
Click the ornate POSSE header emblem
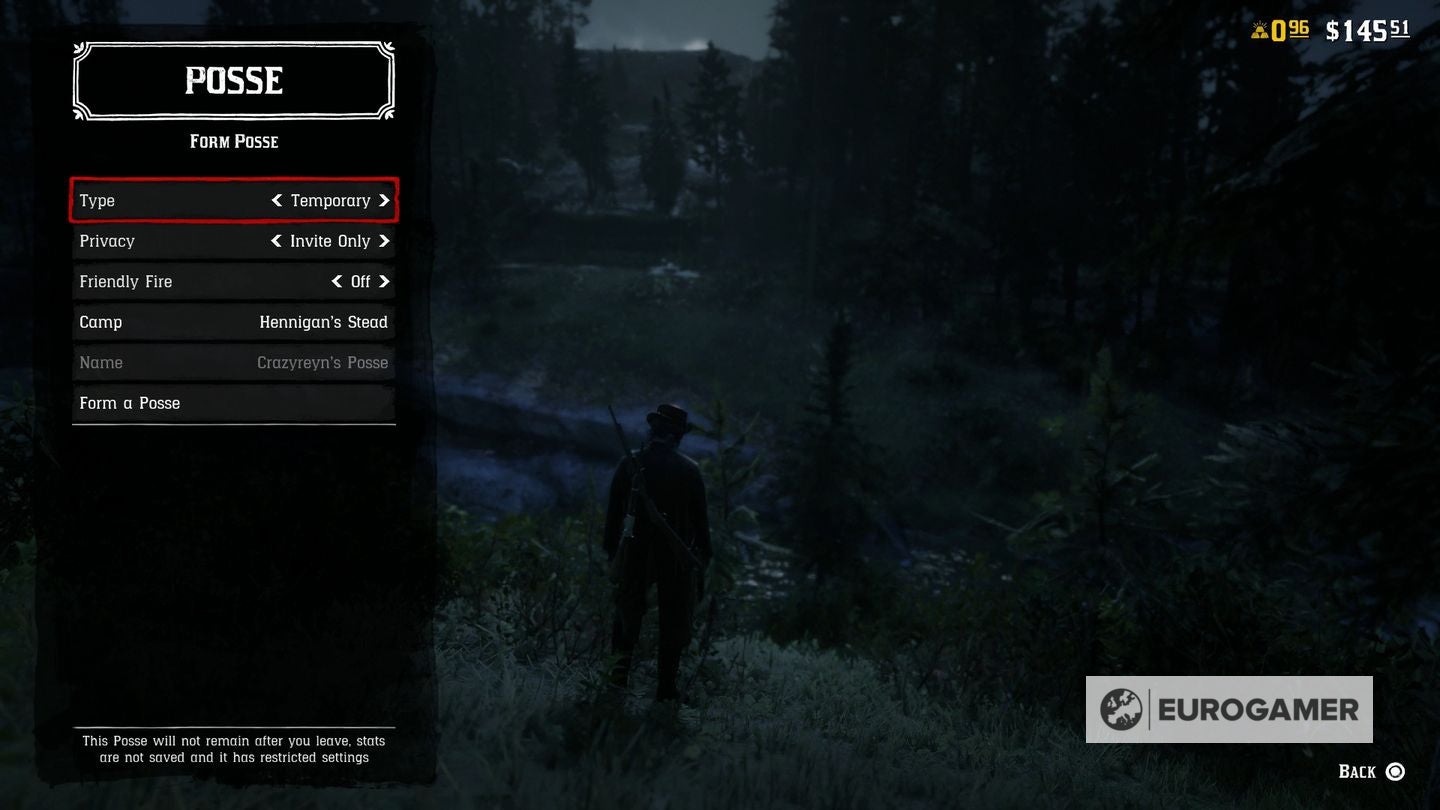point(233,81)
